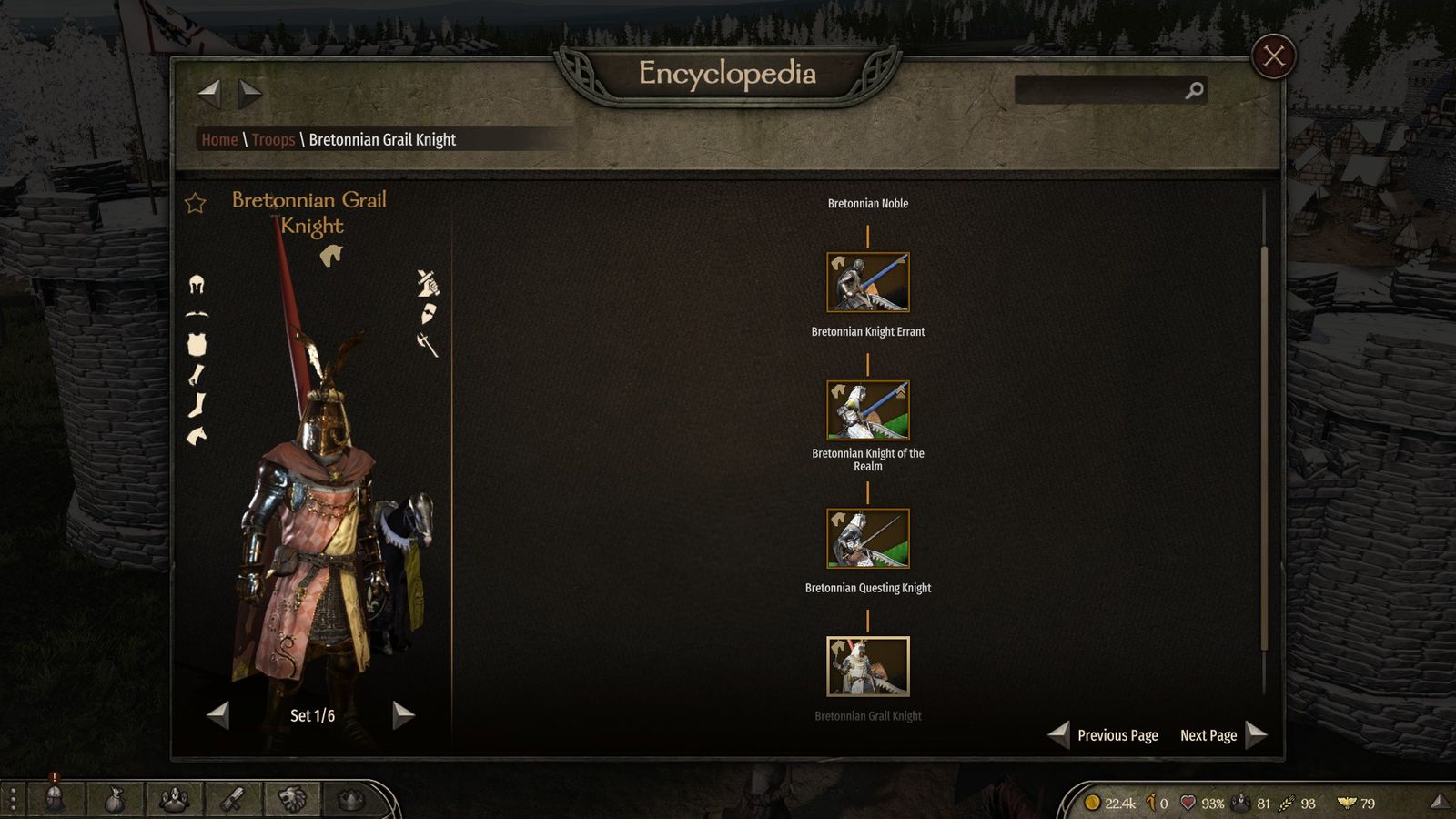Open the character helmet icon in bottom bar

point(55,799)
